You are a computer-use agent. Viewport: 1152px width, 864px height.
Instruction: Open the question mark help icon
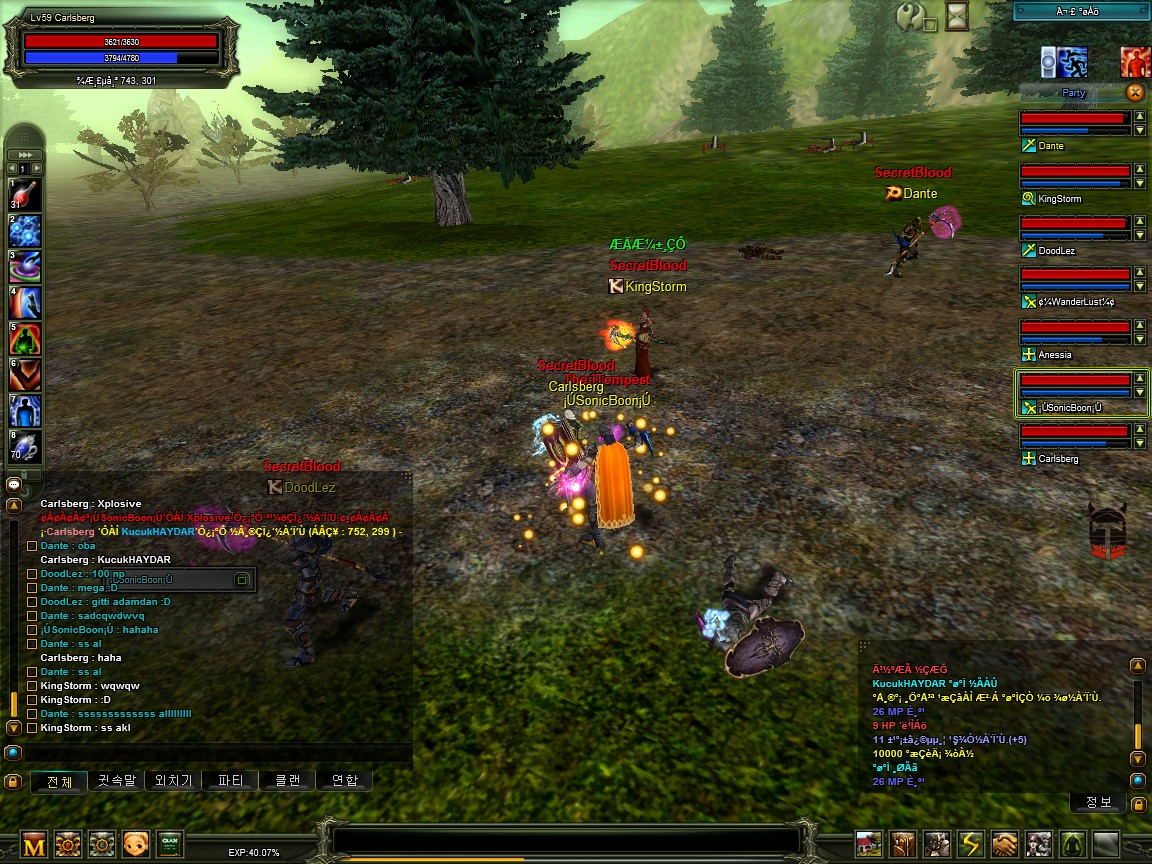click(911, 18)
